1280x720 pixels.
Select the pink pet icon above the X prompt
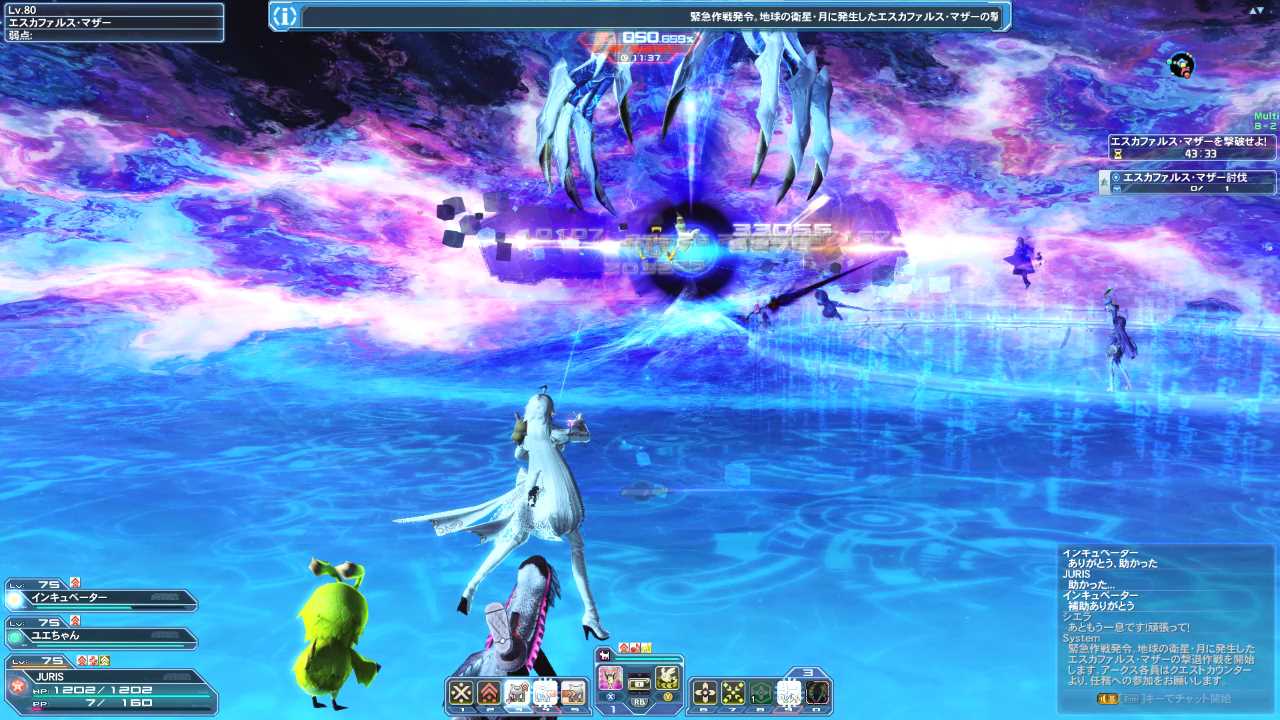[610, 678]
